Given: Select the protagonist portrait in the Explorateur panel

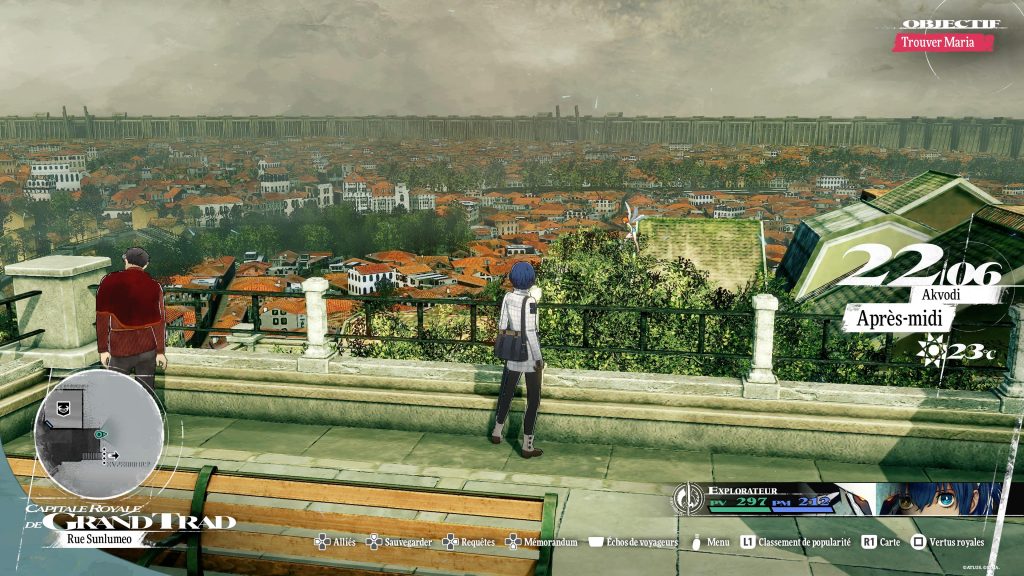Looking at the screenshot, I should [x=939, y=498].
